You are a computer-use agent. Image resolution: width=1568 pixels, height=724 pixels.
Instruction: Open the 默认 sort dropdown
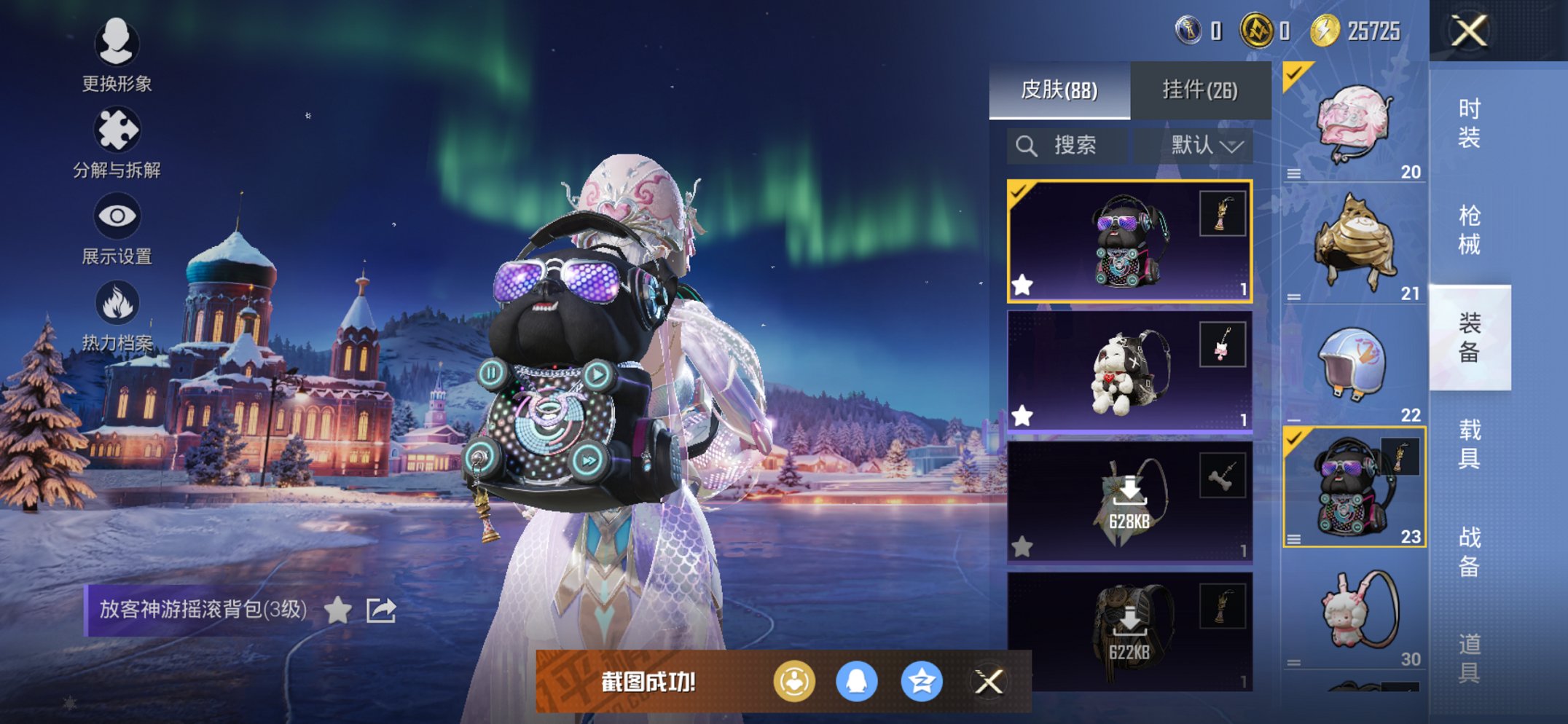pyautogui.click(x=1205, y=146)
